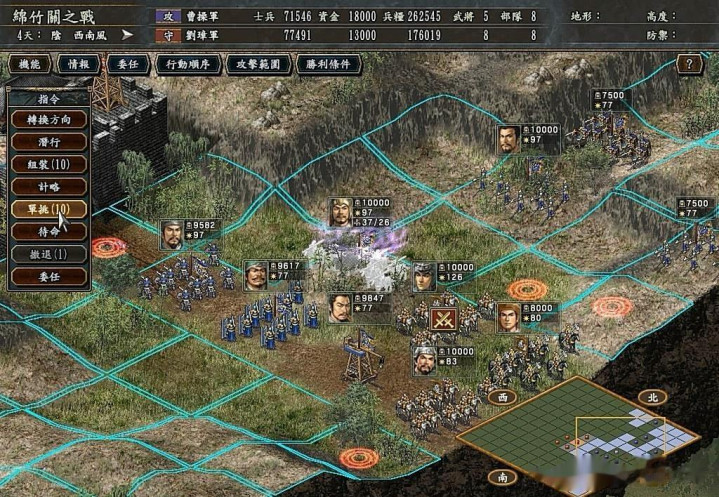Screen dimensions: 719x497
Task: Choose the 撤退 (1) retreat command
Action: pyautogui.click(x=48, y=254)
